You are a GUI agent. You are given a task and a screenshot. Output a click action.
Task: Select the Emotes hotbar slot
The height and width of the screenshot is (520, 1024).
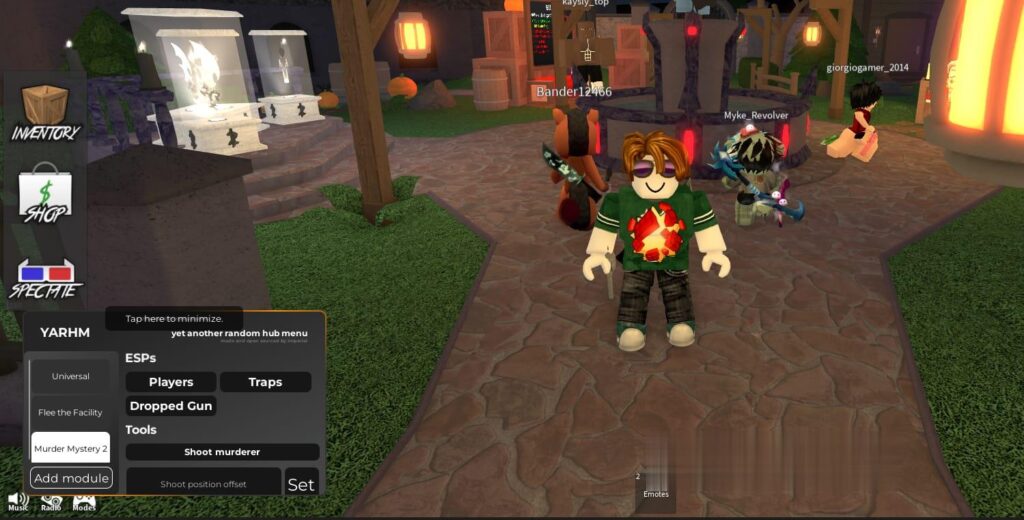click(656, 488)
